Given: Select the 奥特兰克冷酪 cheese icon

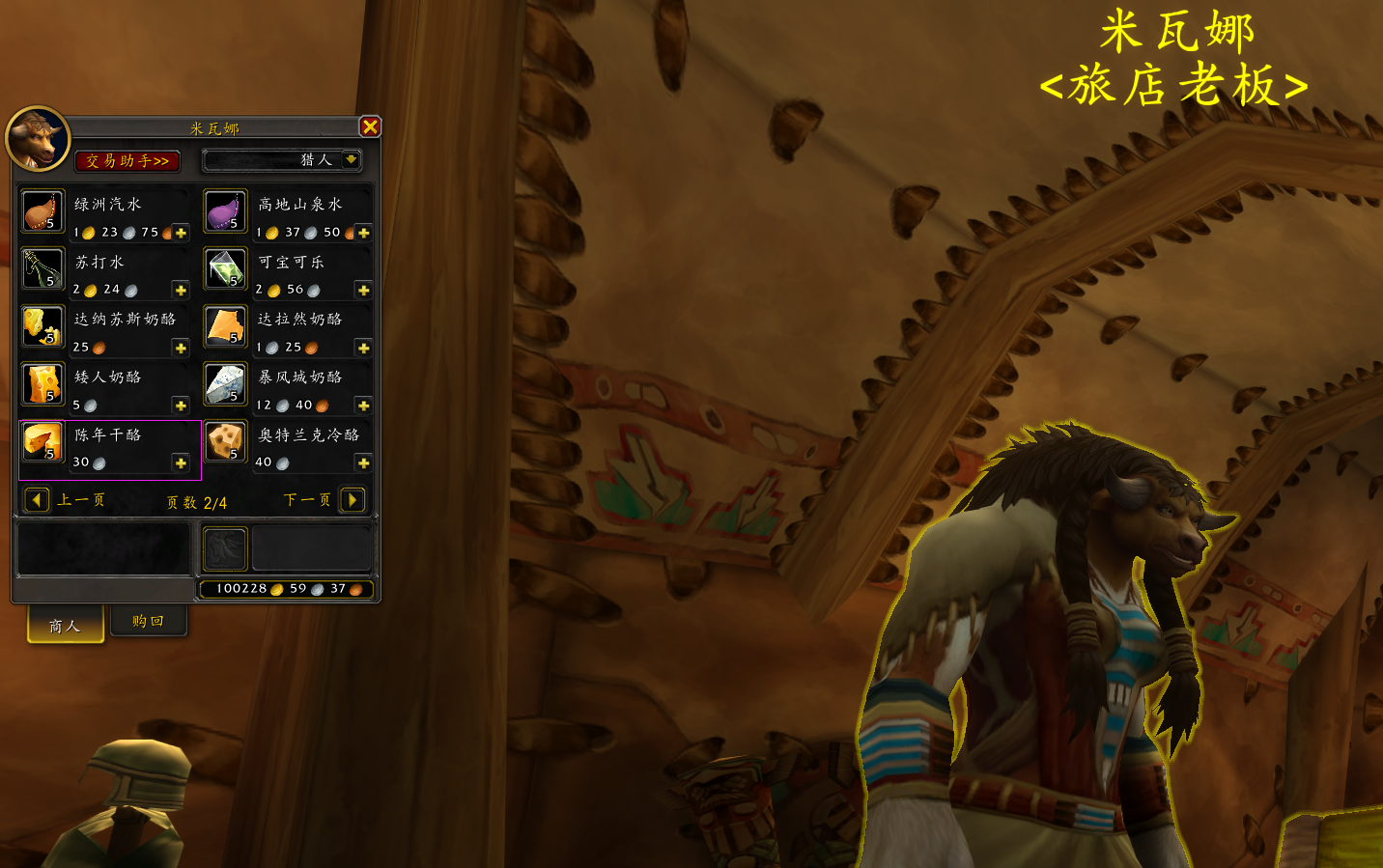Looking at the screenshot, I should tap(225, 442).
